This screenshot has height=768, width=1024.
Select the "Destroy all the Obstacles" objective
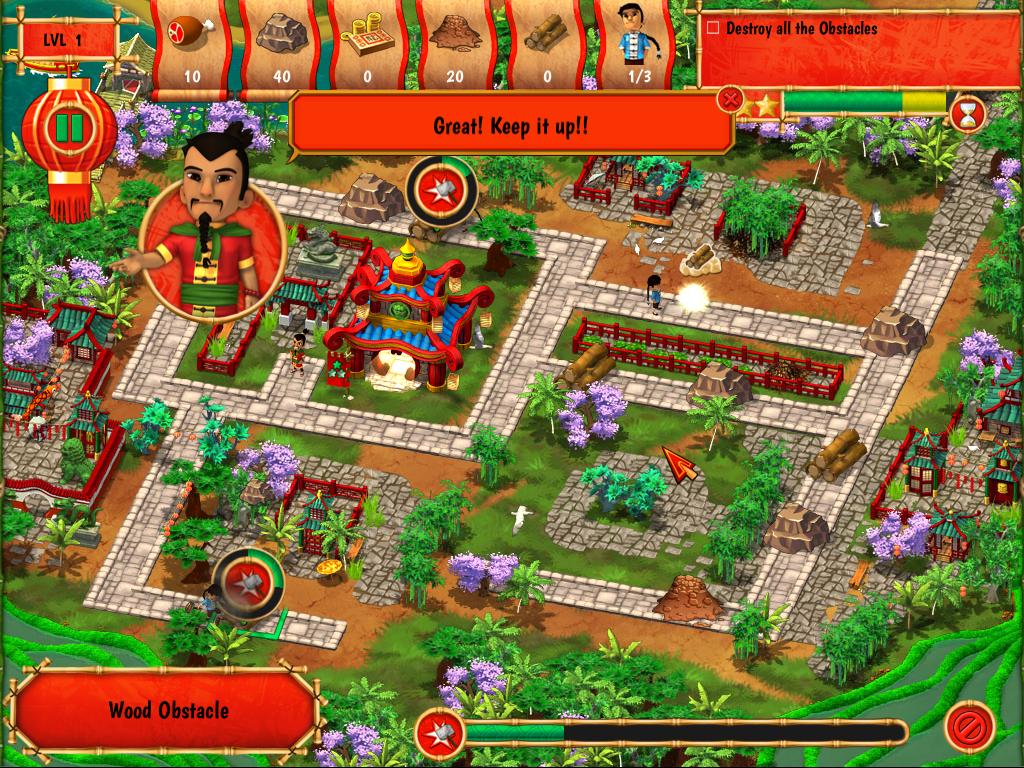(801, 29)
